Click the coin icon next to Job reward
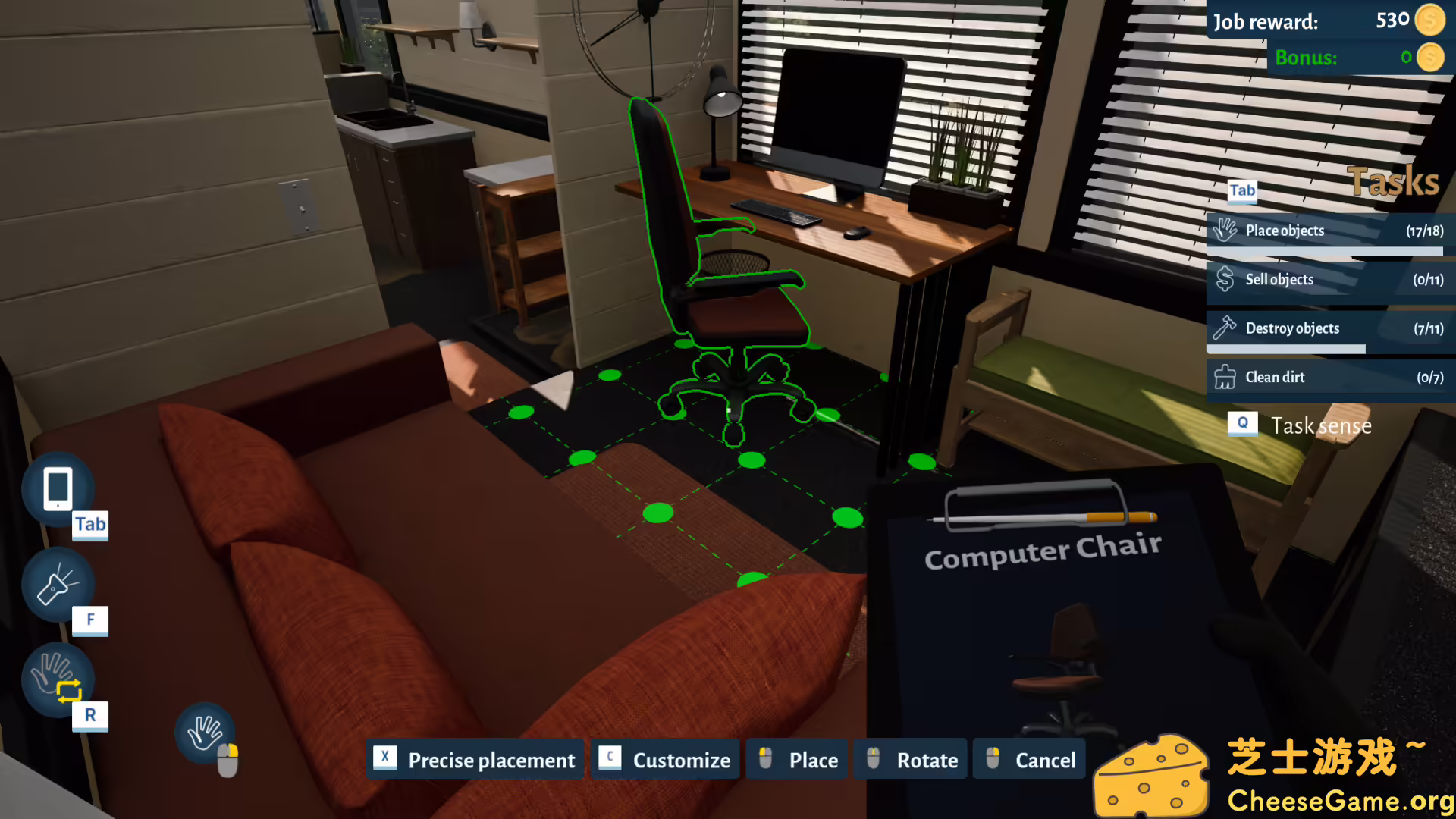This screenshot has width=1456, height=819. [x=1432, y=20]
